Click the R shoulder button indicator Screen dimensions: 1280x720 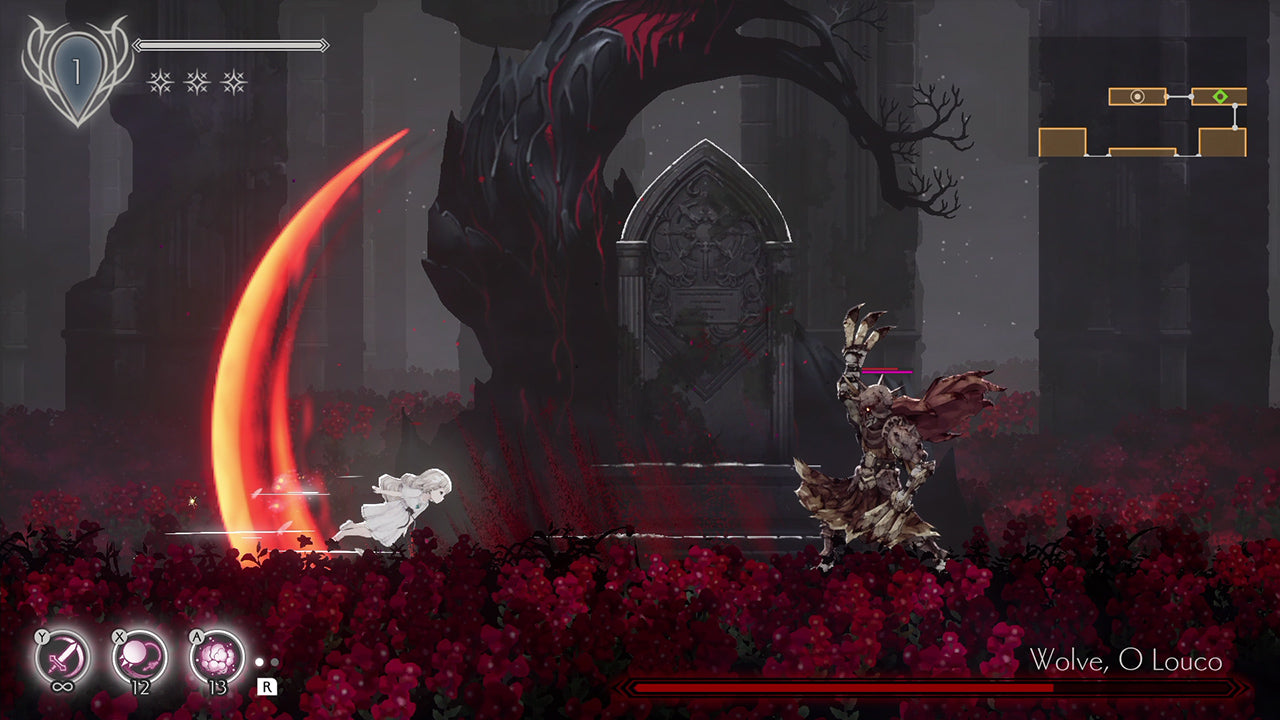(266, 687)
